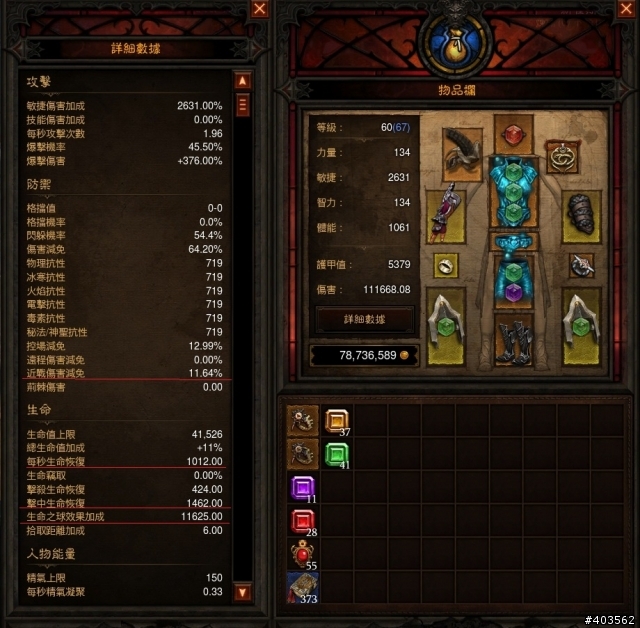Select the off-hand crossbow on the right
This screenshot has height=628, width=640.
(x=580, y=325)
